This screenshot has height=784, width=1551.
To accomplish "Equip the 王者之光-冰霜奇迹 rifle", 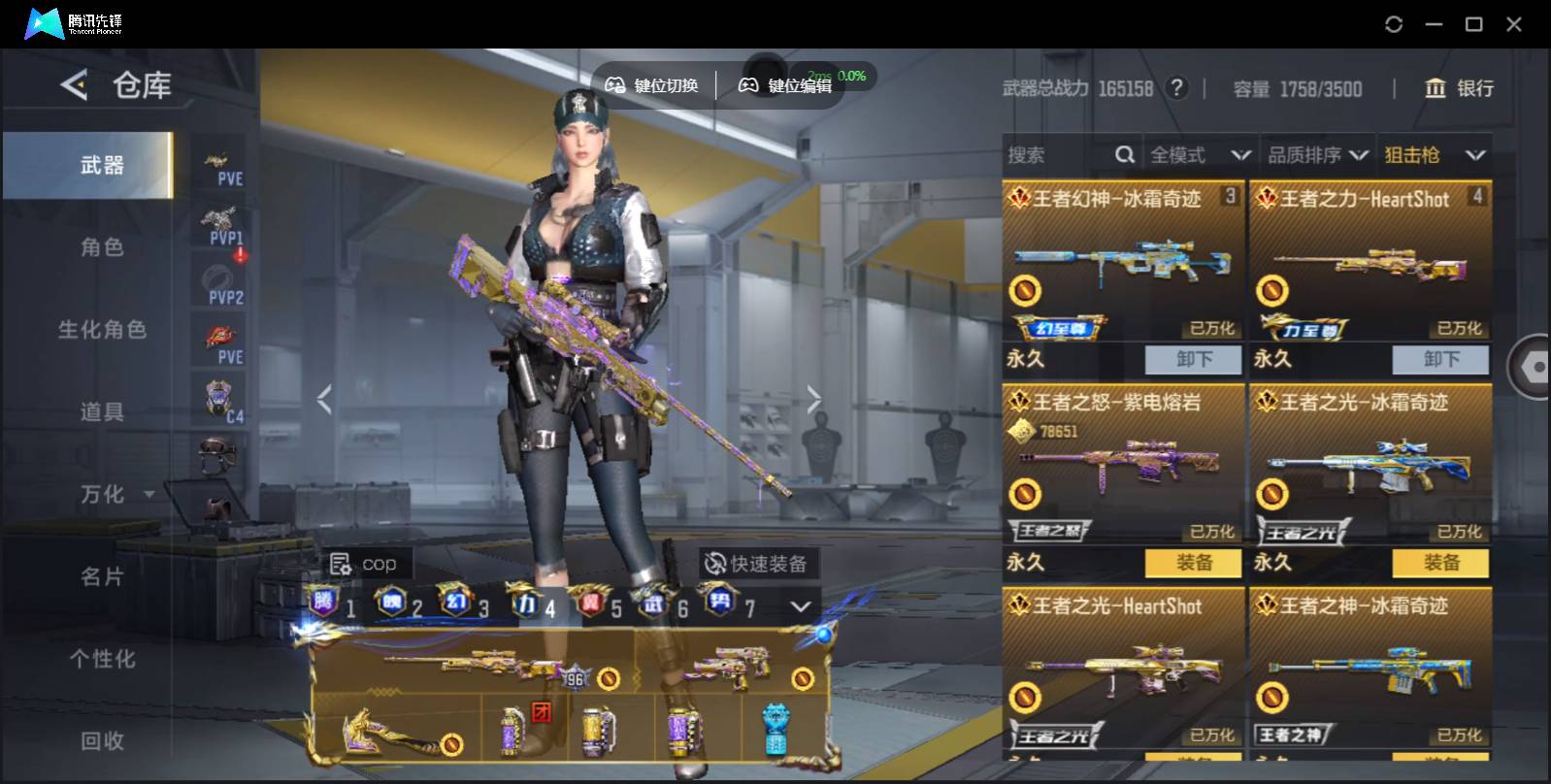I will [1441, 563].
